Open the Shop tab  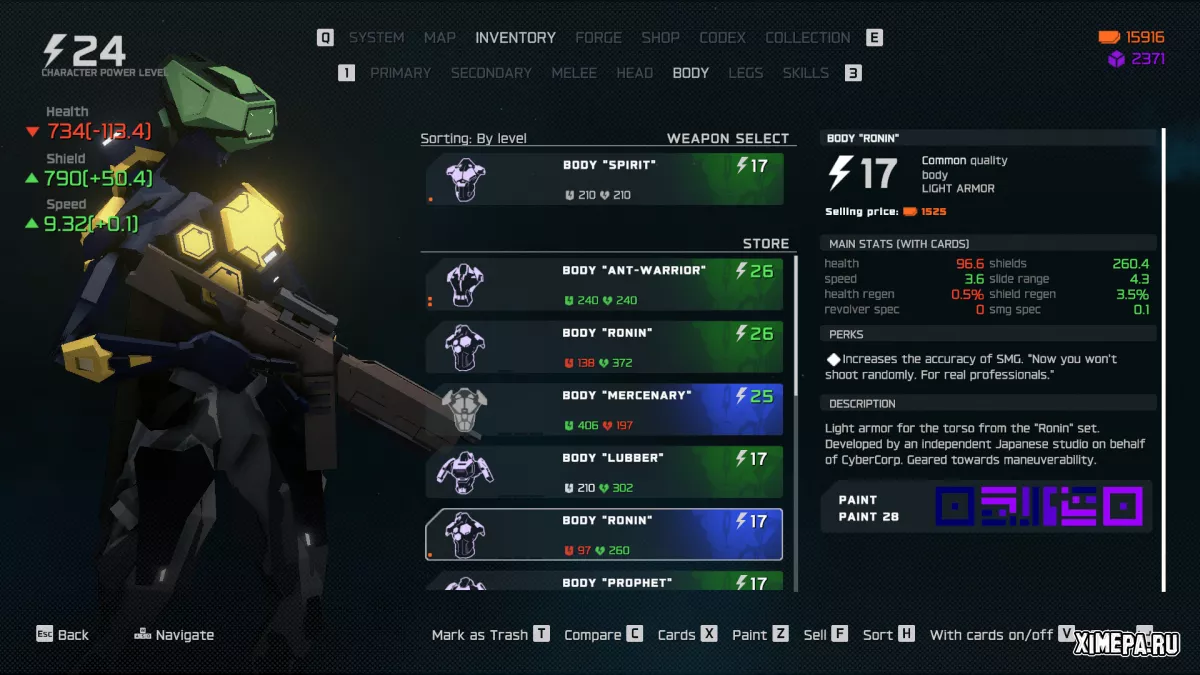660,38
